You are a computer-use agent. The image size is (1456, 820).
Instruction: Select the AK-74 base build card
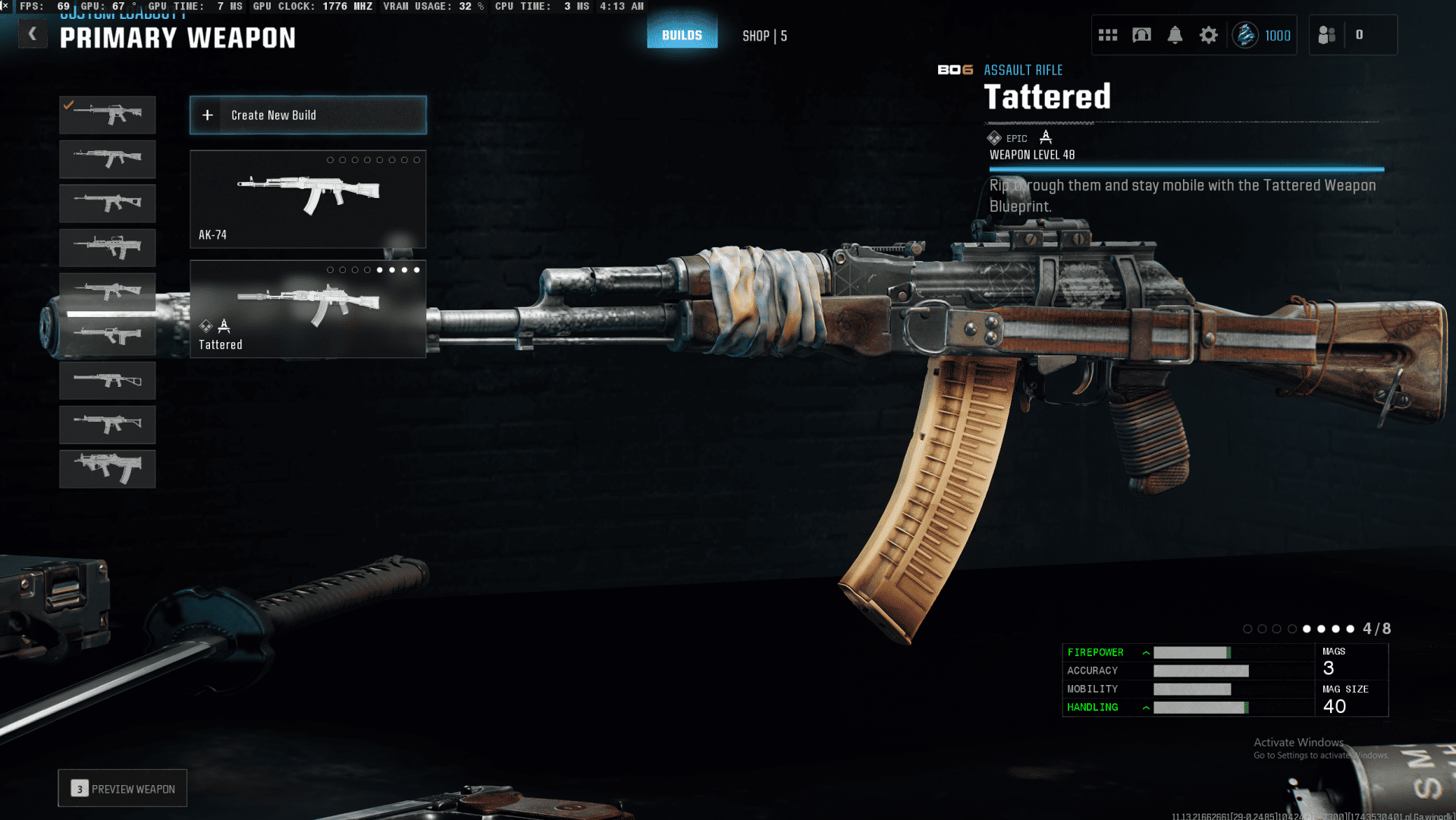tap(308, 199)
